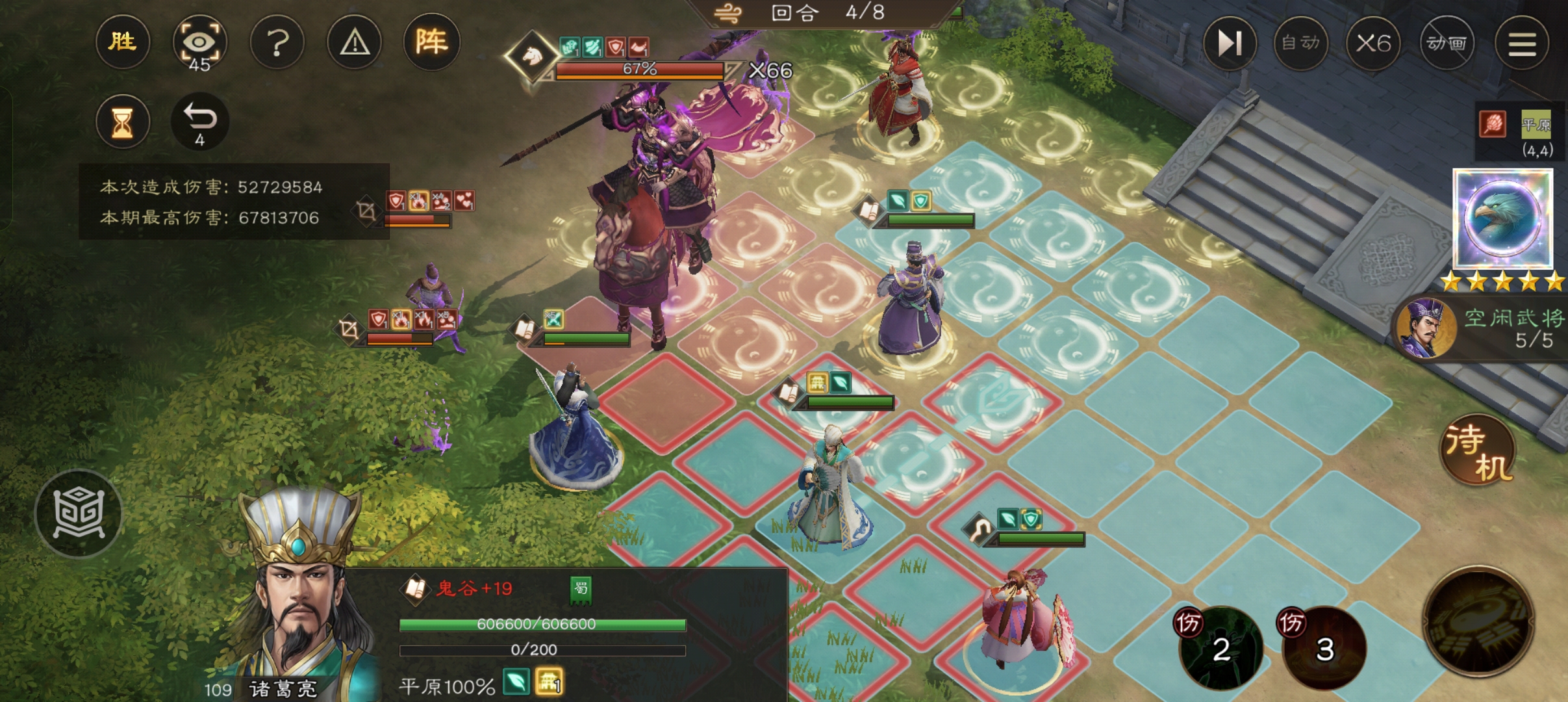The width and height of the screenshot is (1568, 702).
Task: Change the X6 battle speed
Action: tap(1373, 44)
